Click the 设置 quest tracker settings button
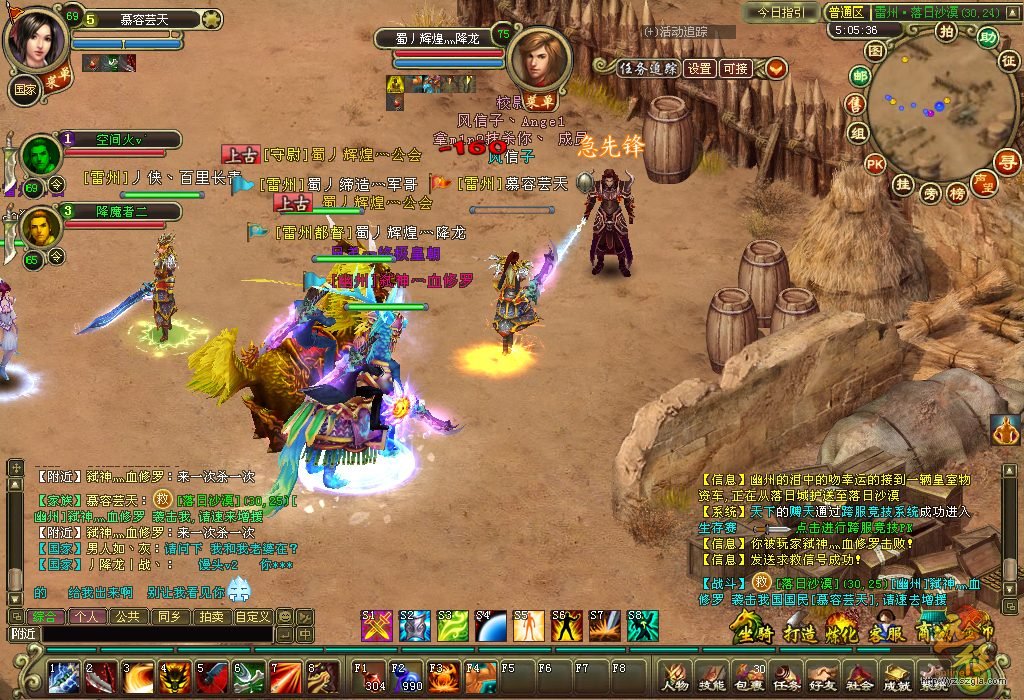Screen dimensions: 1024x700 tap(700, 68)
